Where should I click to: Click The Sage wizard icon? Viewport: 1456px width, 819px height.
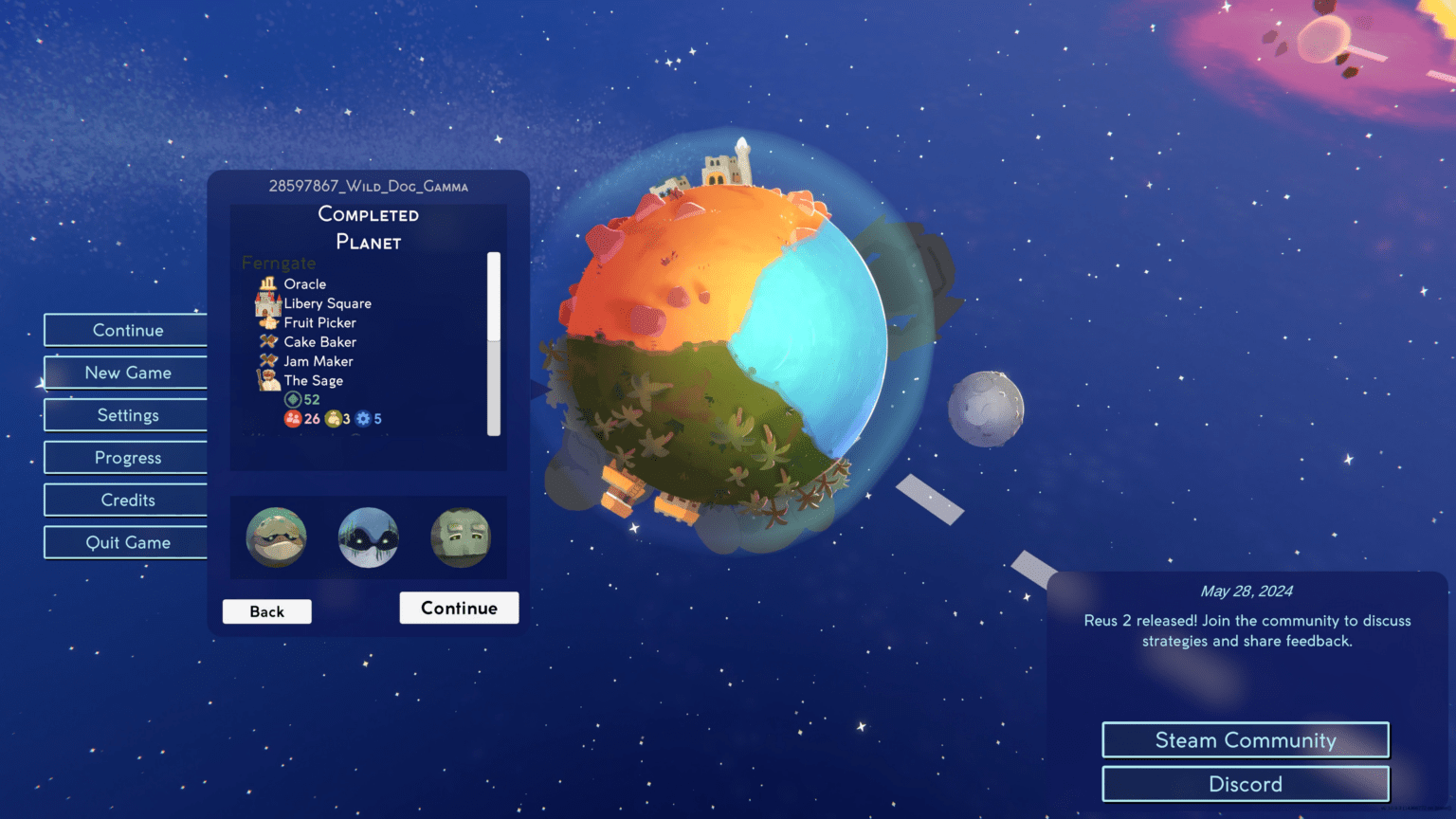pyautogui.click(x=268, y=380)
